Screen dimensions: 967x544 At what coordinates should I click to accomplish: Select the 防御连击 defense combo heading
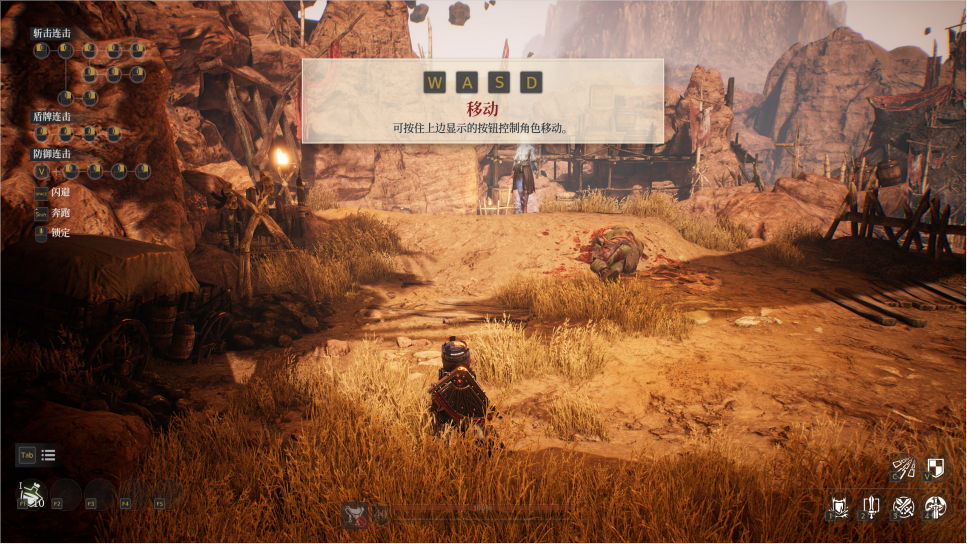52,154
